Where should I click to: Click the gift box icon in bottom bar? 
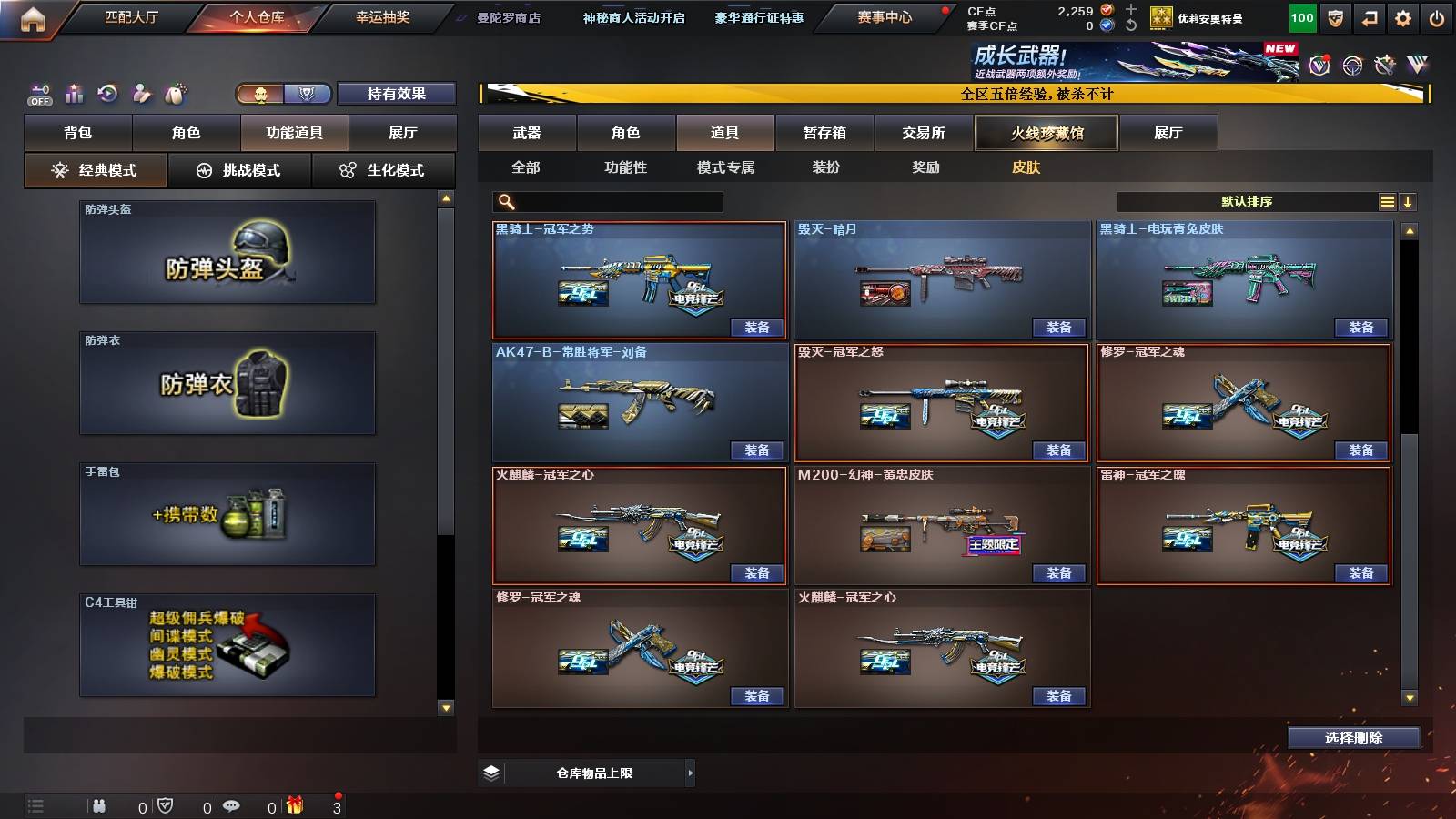pos(296,806)
